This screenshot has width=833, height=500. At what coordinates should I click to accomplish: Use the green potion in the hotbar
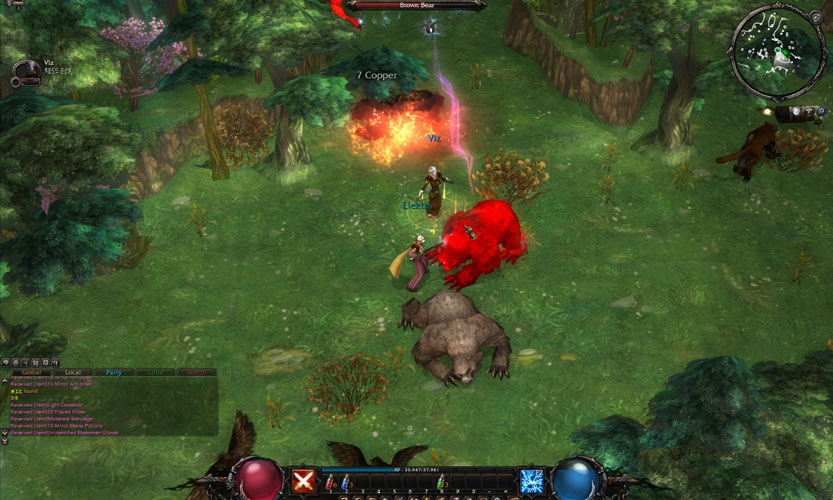click(440, 484)
